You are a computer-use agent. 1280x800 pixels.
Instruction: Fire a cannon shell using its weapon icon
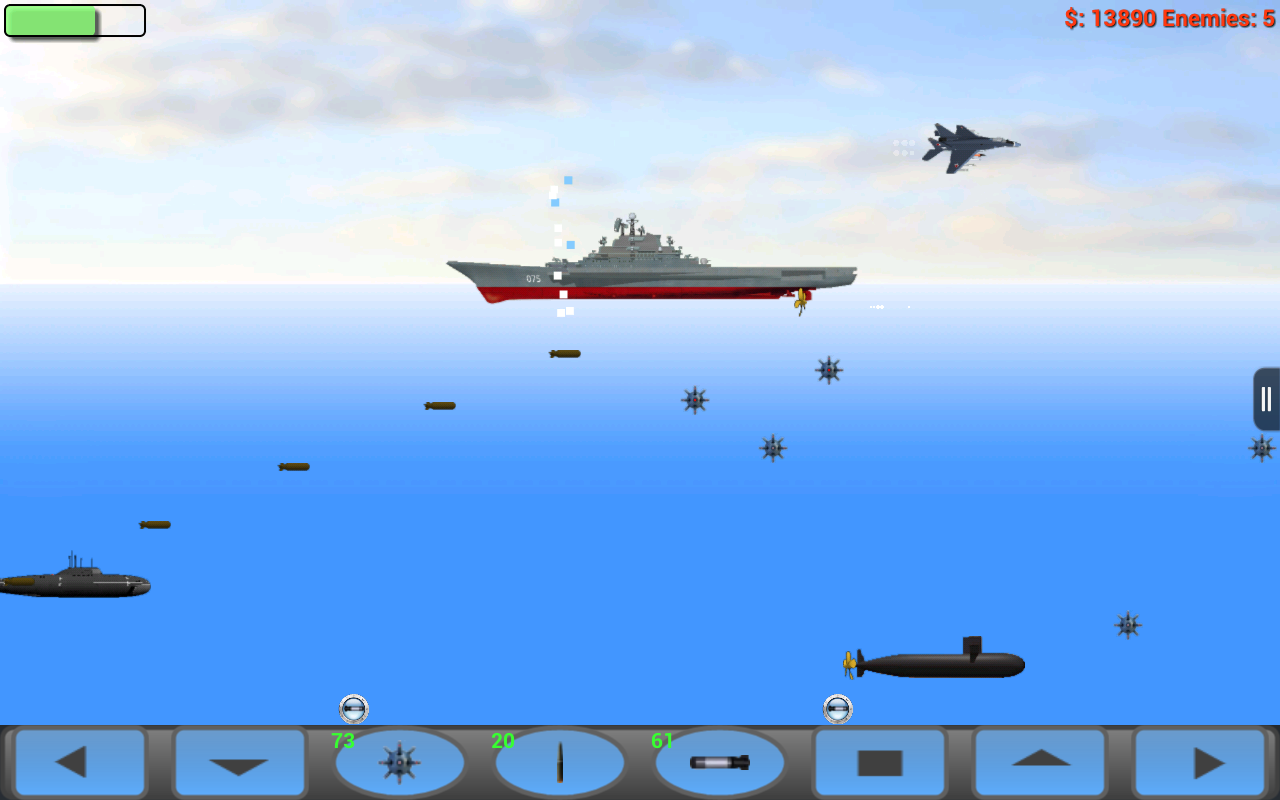(x=559, y=762)
